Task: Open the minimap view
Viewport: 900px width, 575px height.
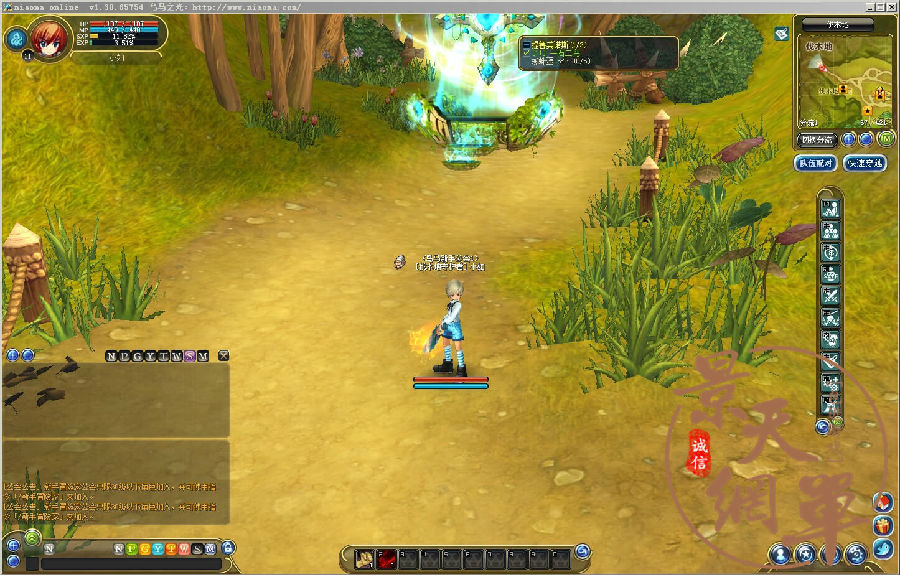Action: (x=844, y=83)
